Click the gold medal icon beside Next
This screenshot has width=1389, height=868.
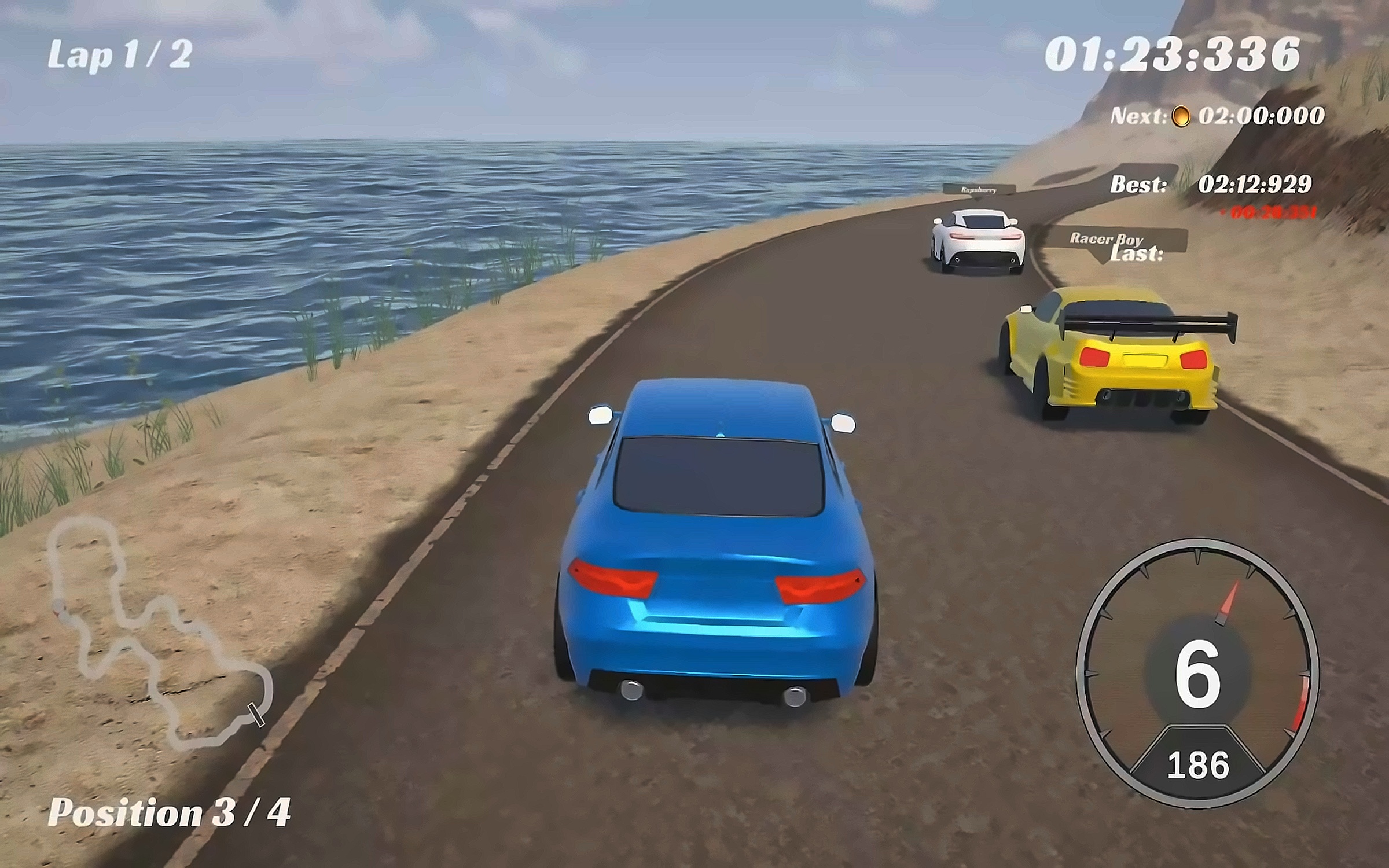[x=1181, y=116]
